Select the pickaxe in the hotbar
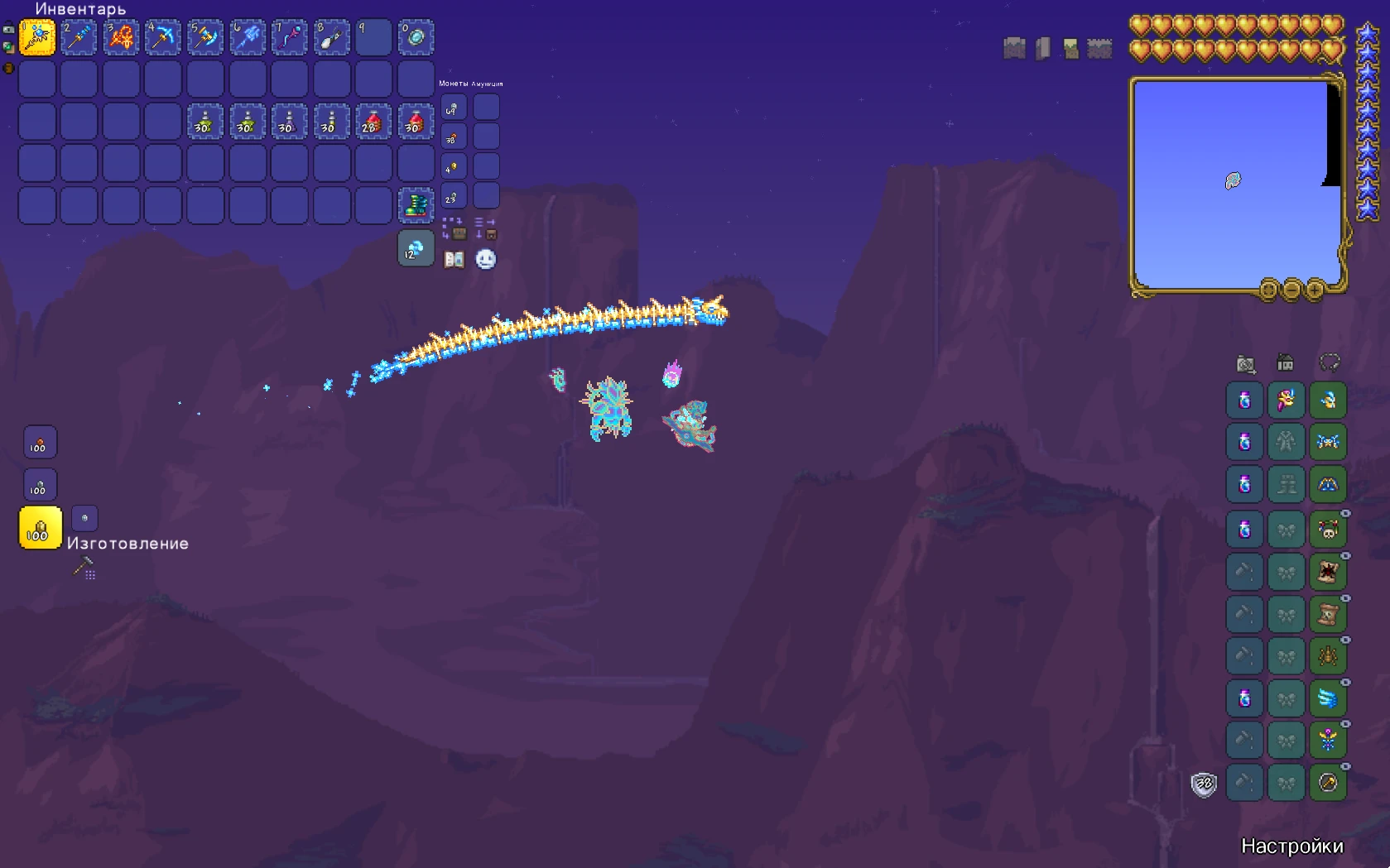 pyautogui.click(x=162, y=36)
